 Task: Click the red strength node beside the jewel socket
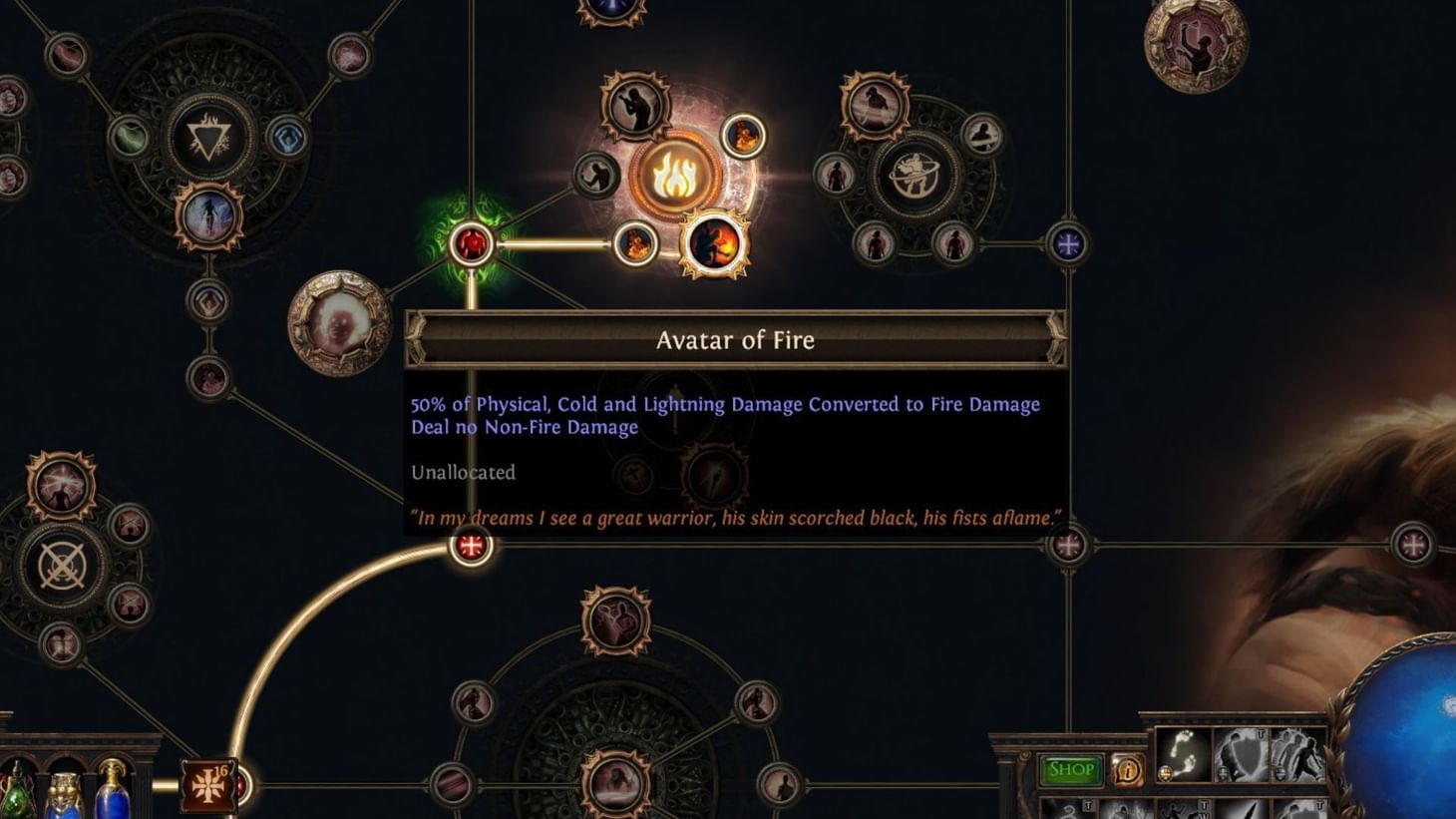(470, 241)
